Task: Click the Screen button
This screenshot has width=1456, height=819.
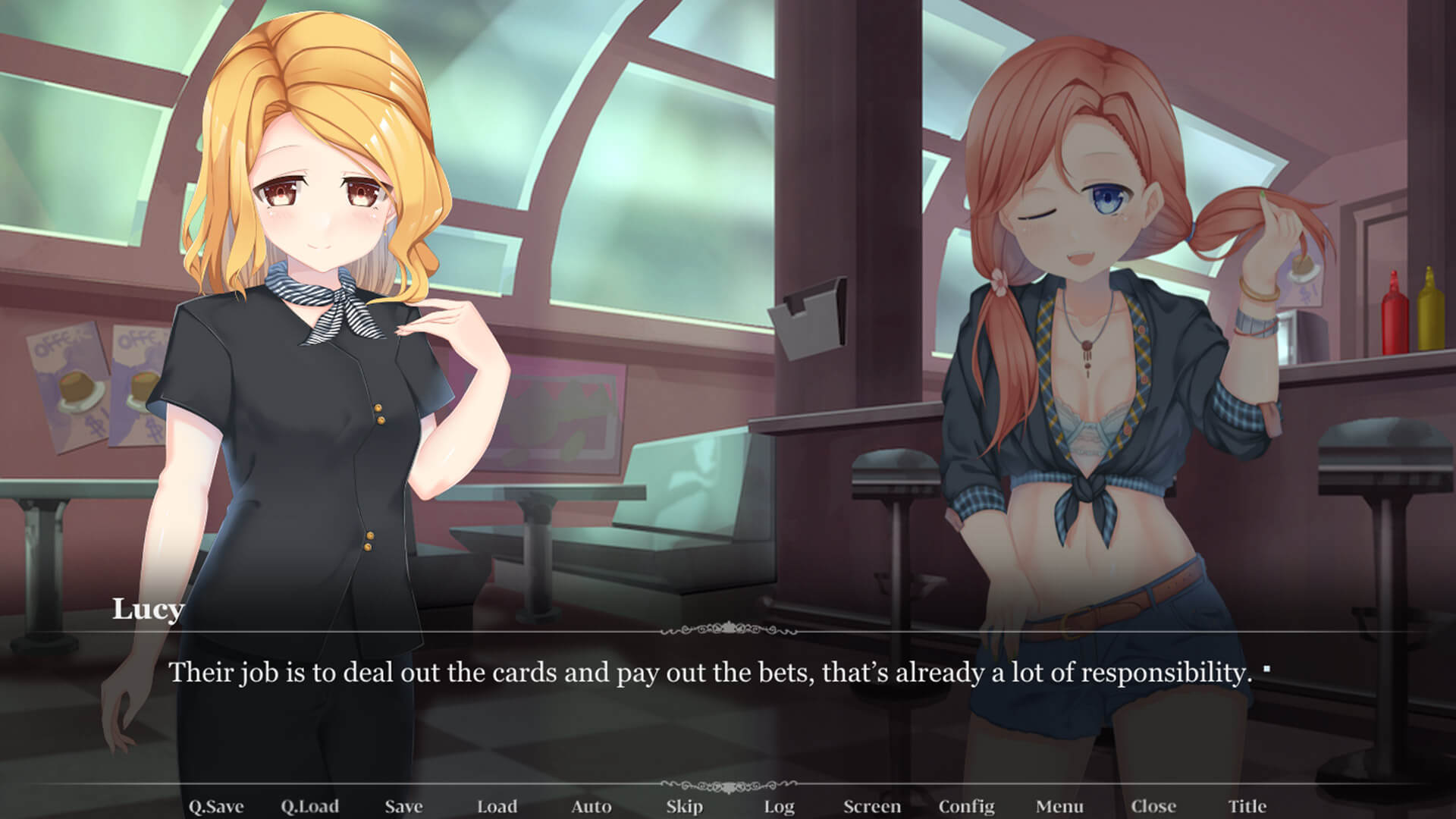Action: [872, 806]
